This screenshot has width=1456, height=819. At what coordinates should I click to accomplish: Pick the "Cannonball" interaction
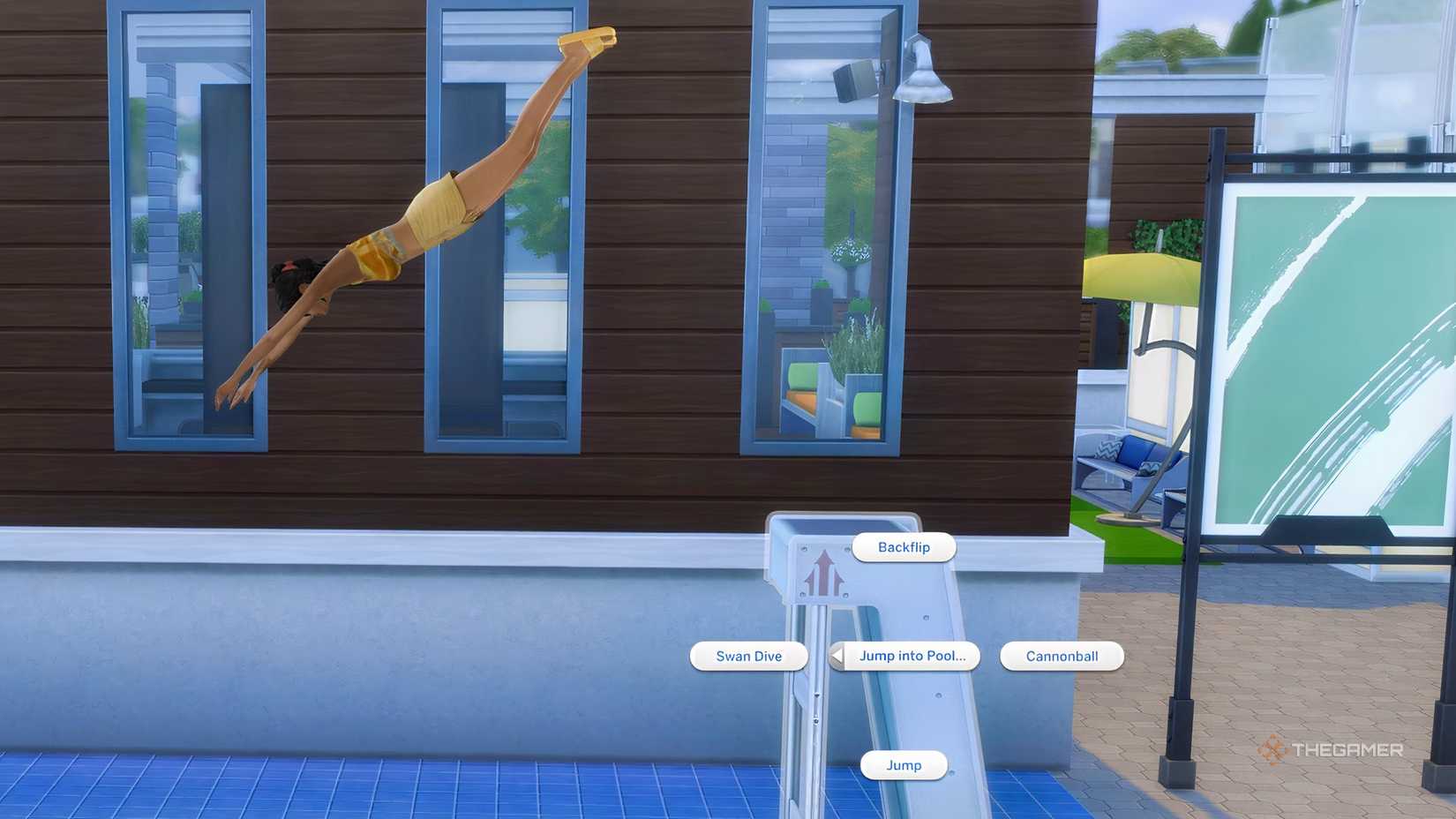[1060, 657]
